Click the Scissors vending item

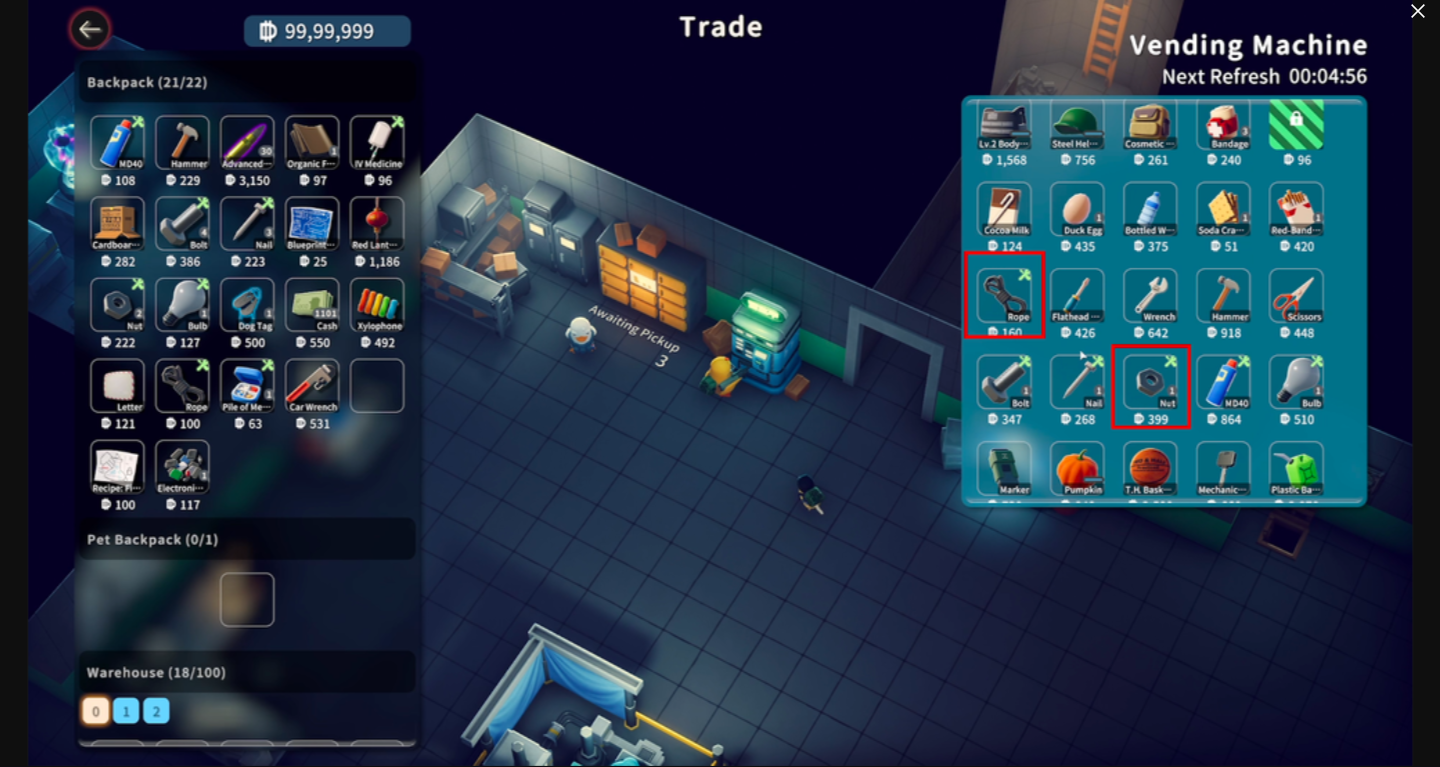pos(1297,295)
